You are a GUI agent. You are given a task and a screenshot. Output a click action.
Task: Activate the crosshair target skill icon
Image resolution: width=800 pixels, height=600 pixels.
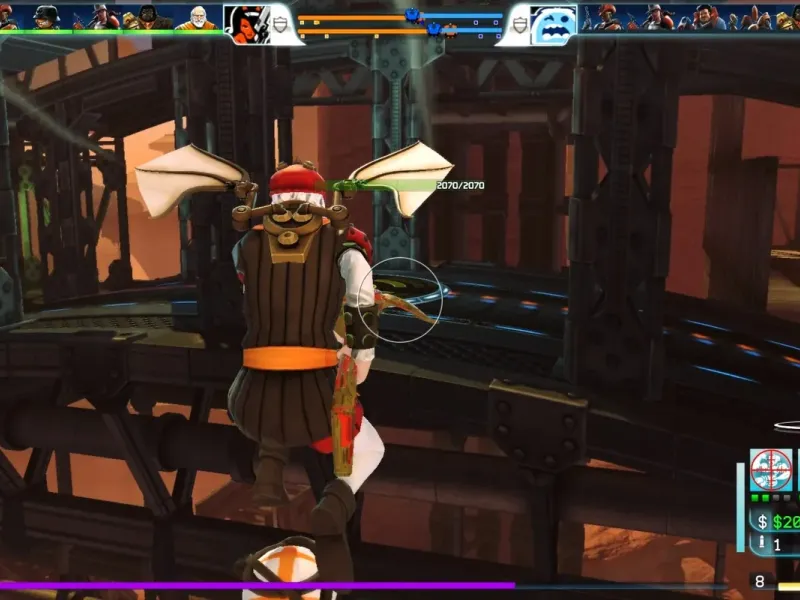coord(771,469)
